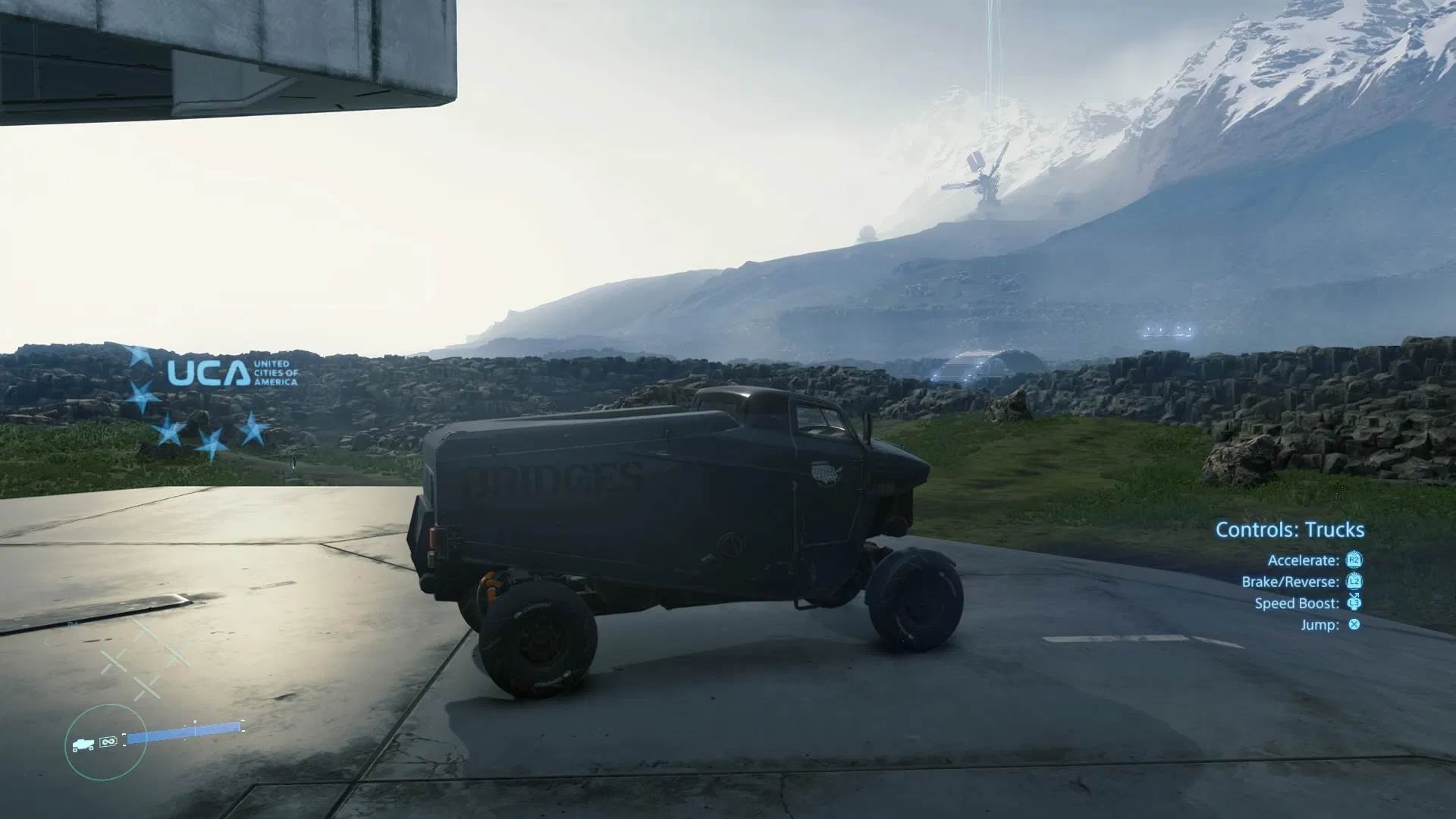
Task: Click the United Cities of America text label
Action: (275, 373)
